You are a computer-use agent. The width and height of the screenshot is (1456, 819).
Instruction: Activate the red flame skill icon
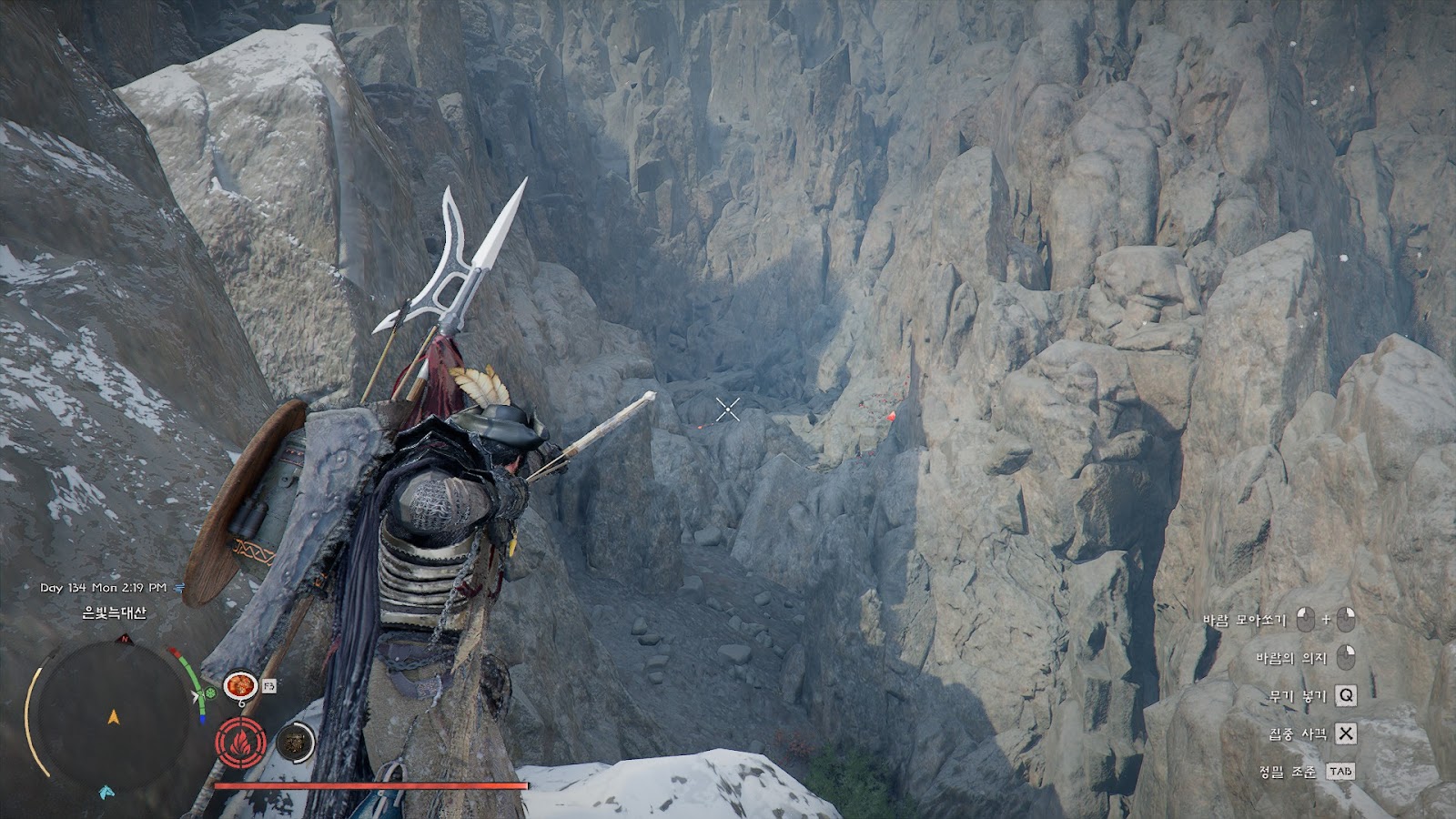pos(241,742)
